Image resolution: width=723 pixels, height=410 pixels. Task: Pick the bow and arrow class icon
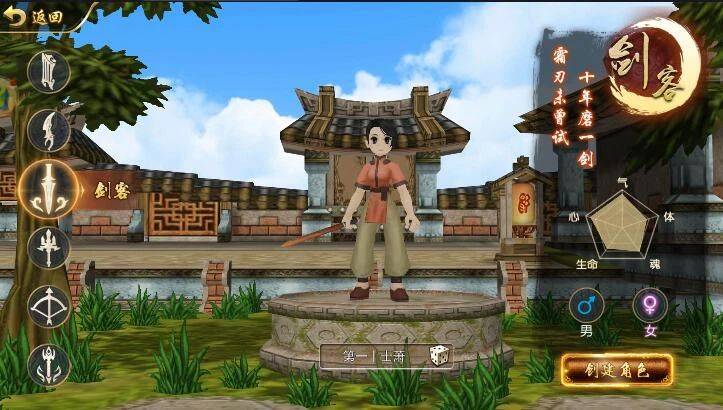(48, 307)
